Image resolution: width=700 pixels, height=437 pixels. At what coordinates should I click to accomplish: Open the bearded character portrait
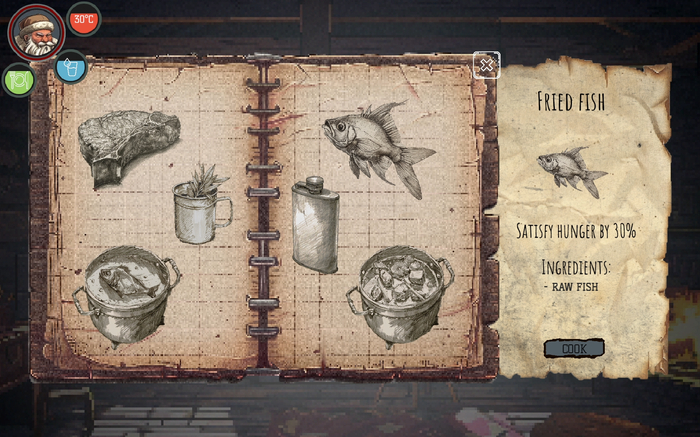[x=37, y=32]
